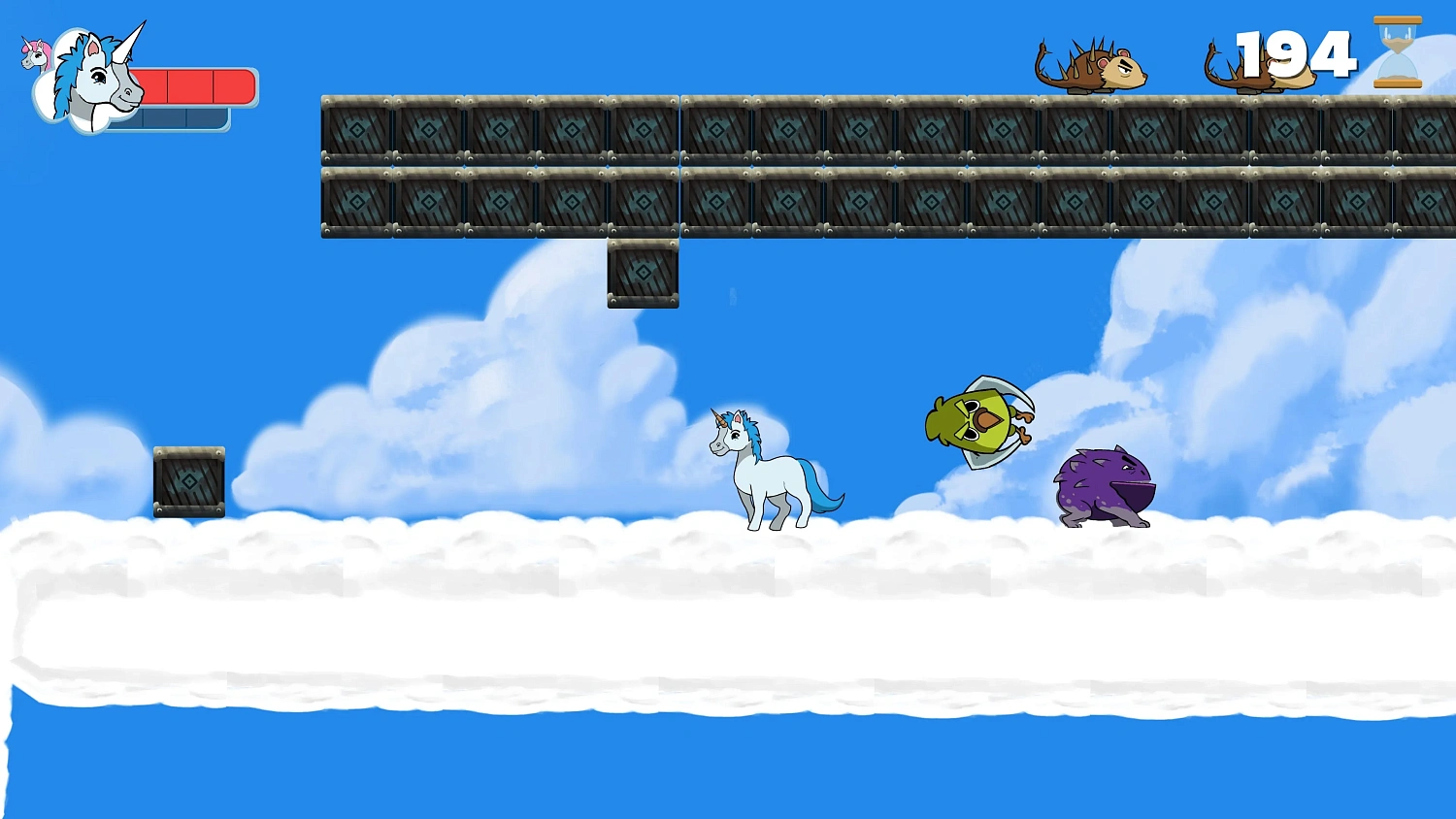Click the lone crate below the bridge

pyautogui.click(x=642, y=275)
